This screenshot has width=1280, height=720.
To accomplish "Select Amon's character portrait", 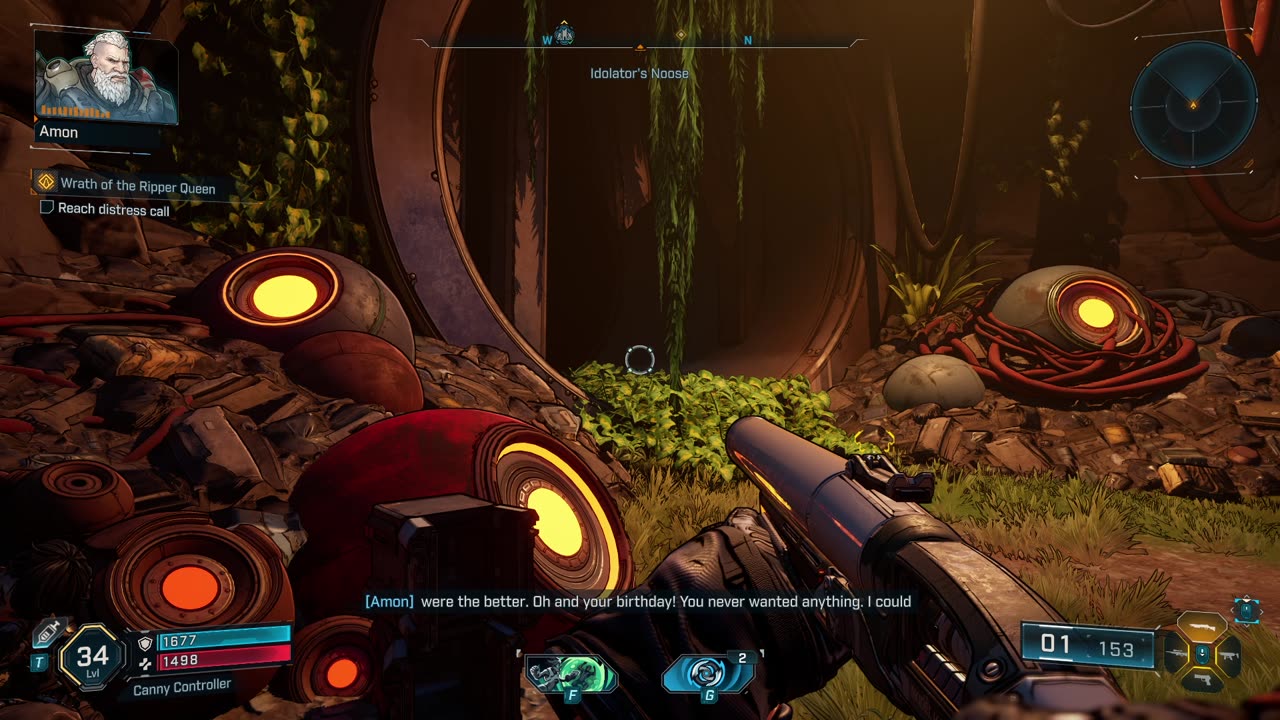I will [104, 77].
